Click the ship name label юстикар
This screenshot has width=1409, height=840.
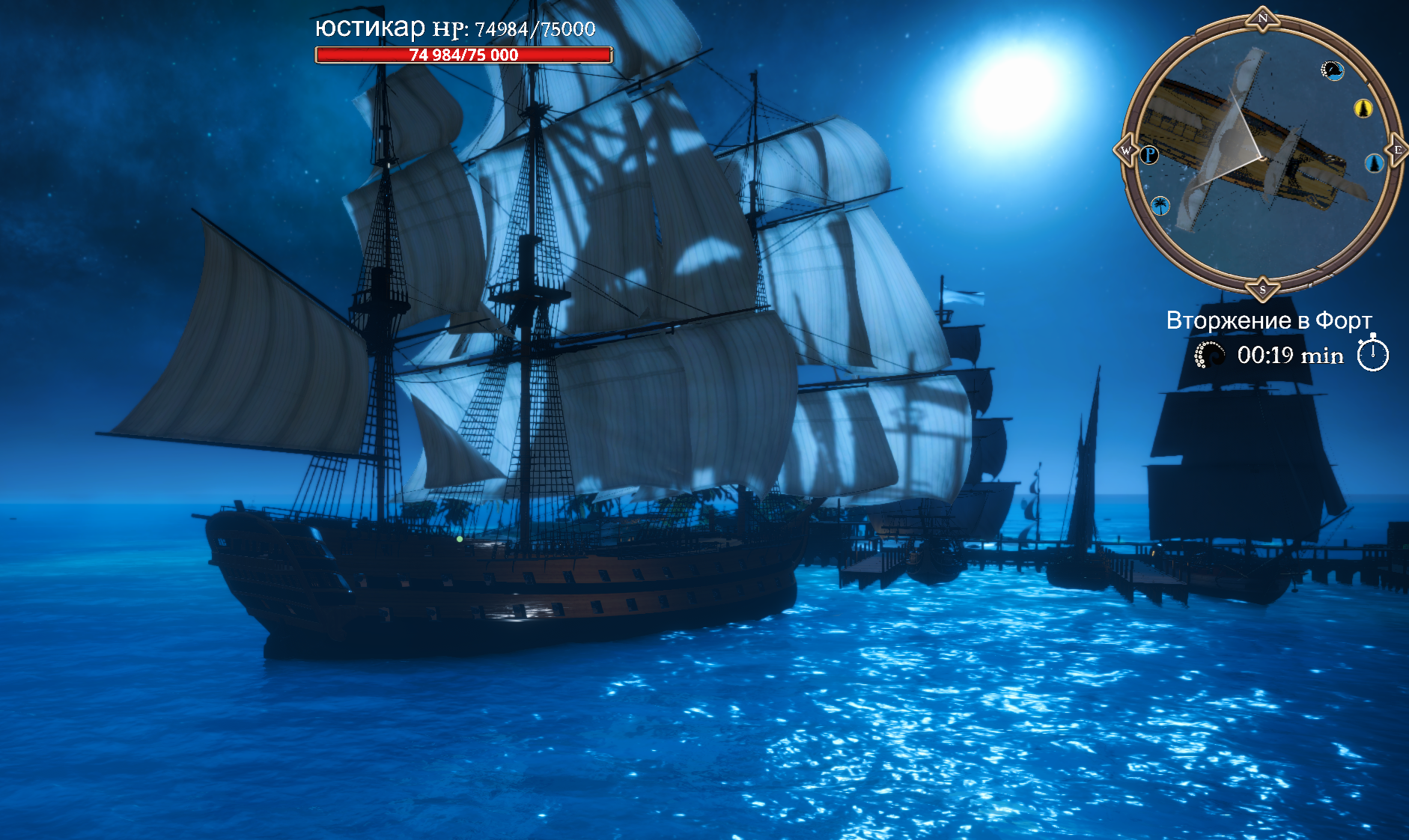[368, 28]
